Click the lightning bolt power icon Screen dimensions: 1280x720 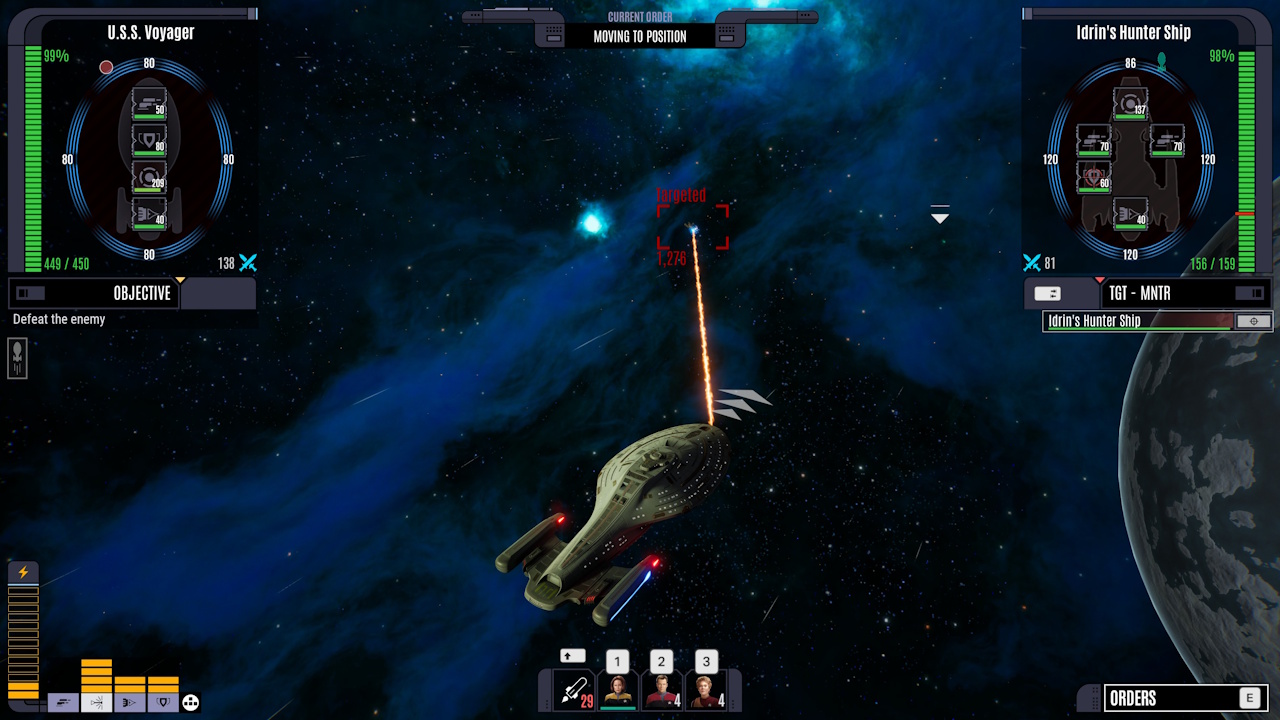click(22, 571)
